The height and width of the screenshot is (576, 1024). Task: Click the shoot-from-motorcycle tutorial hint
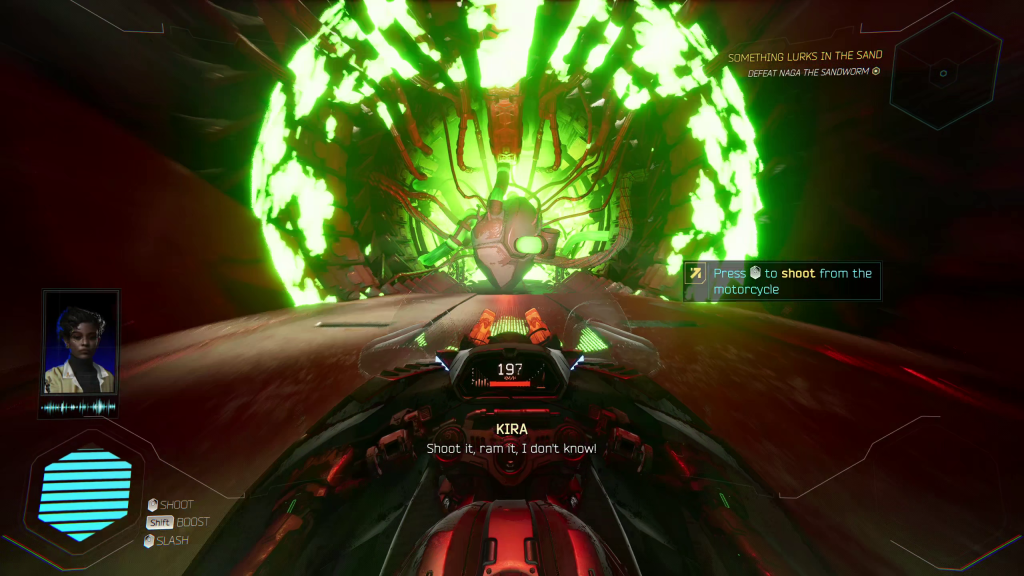tap(782, 281)
